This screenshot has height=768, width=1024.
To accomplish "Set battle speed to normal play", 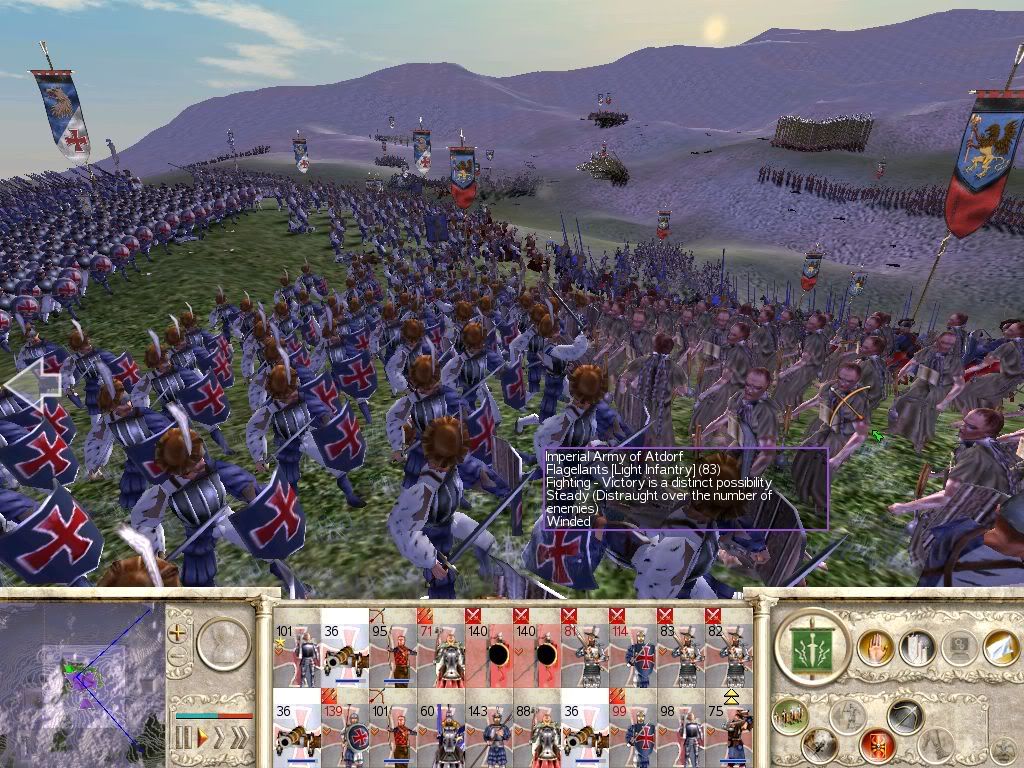I will (201, 739).
